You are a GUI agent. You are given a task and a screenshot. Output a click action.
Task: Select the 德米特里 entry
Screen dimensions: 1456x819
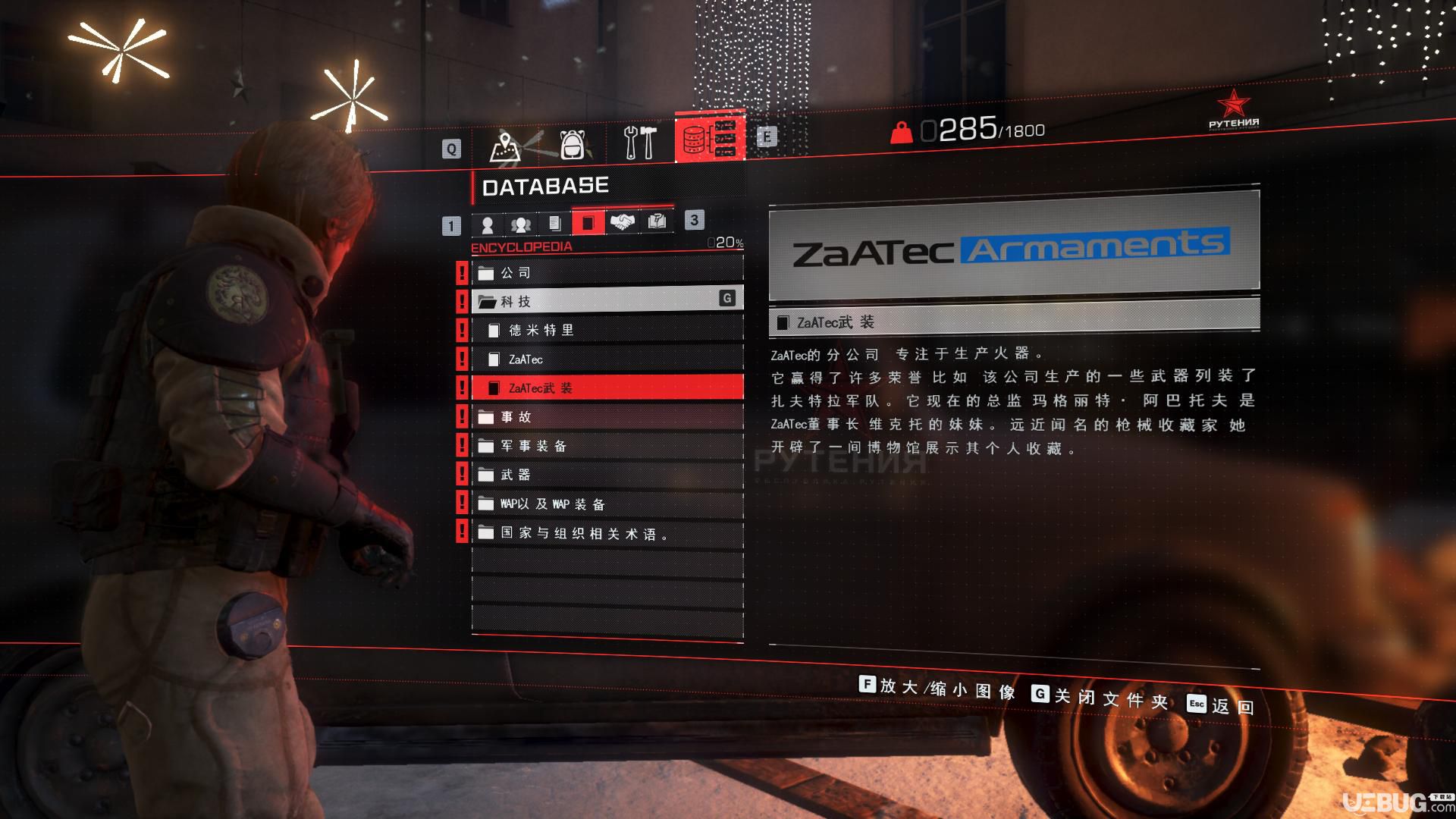607,330
